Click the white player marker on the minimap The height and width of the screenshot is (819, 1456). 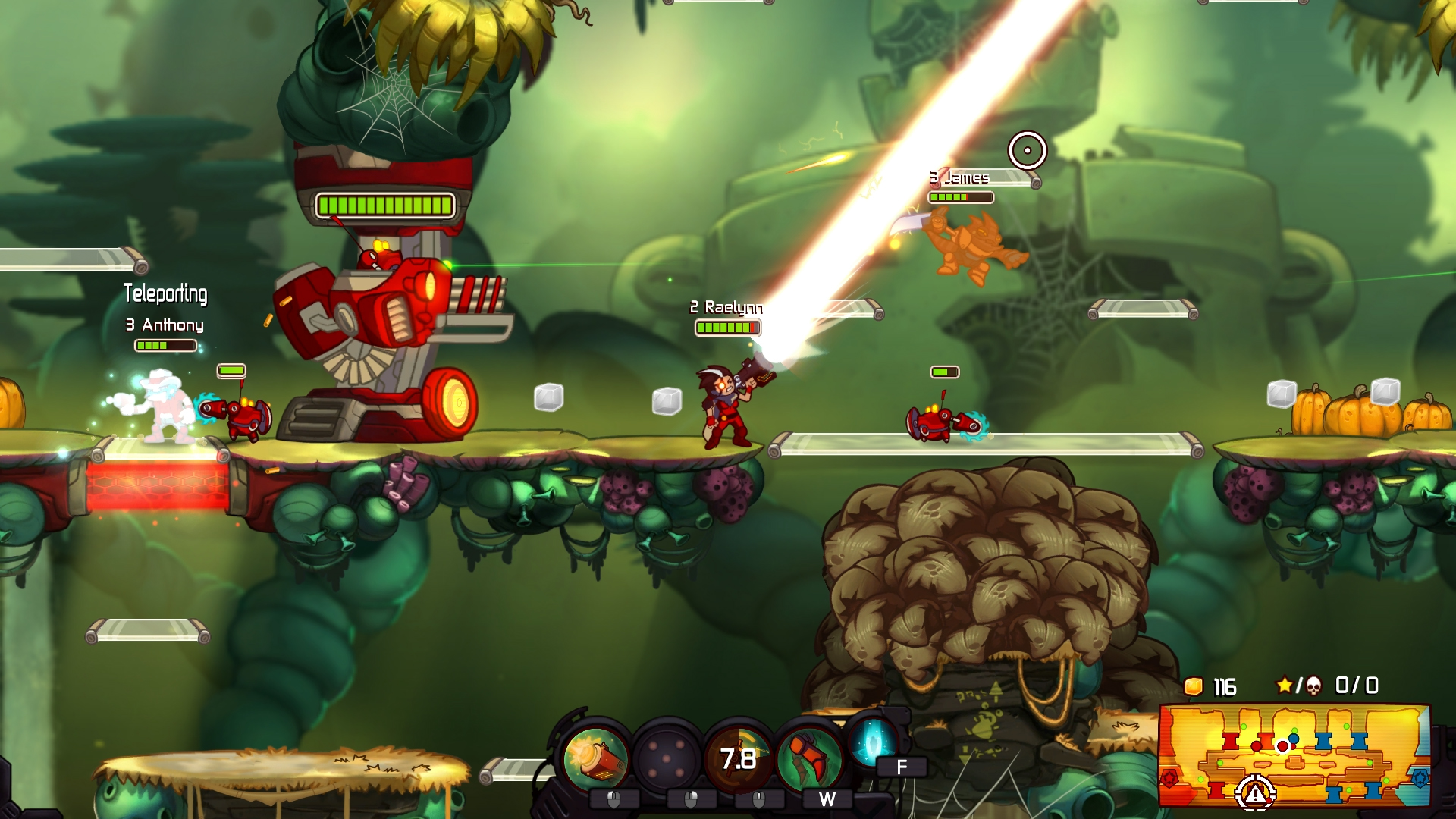coord(1282,746)
